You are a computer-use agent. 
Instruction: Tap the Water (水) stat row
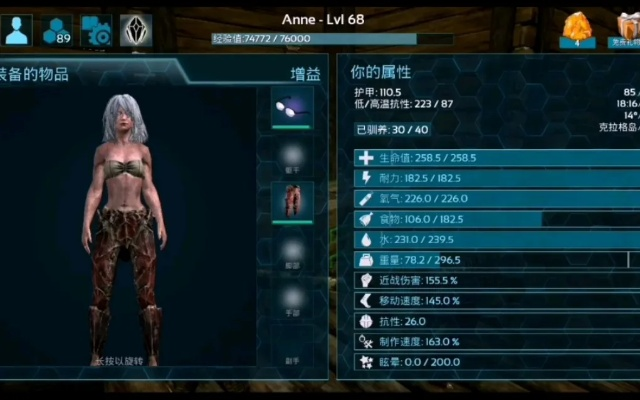(x=492, y=239)
